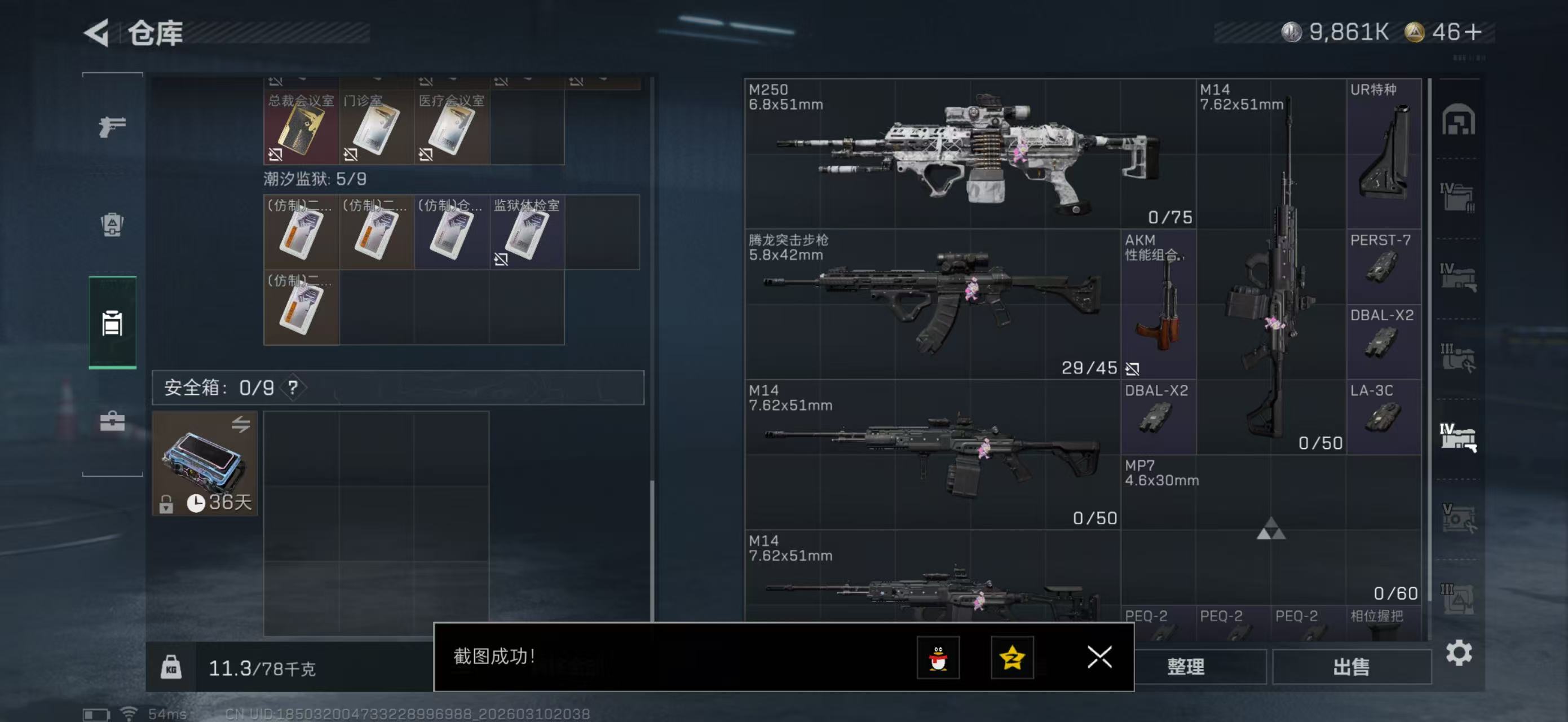This screenshot has height=722, width=1568.
Task: Close the 截图成功 screenshot notification
Action: click(1099, 657)
